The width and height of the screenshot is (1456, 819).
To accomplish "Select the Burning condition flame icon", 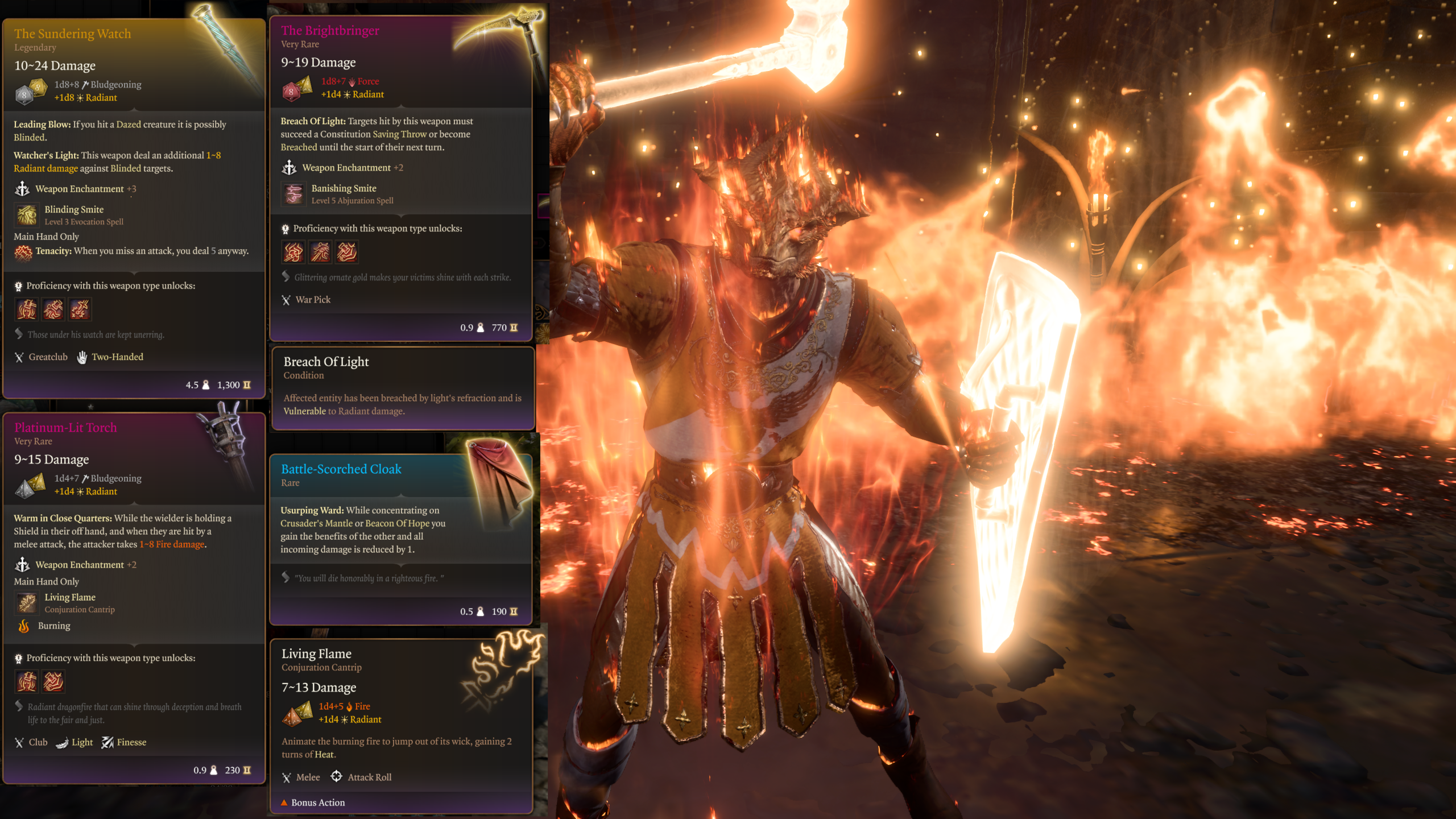I will [24, 626].
